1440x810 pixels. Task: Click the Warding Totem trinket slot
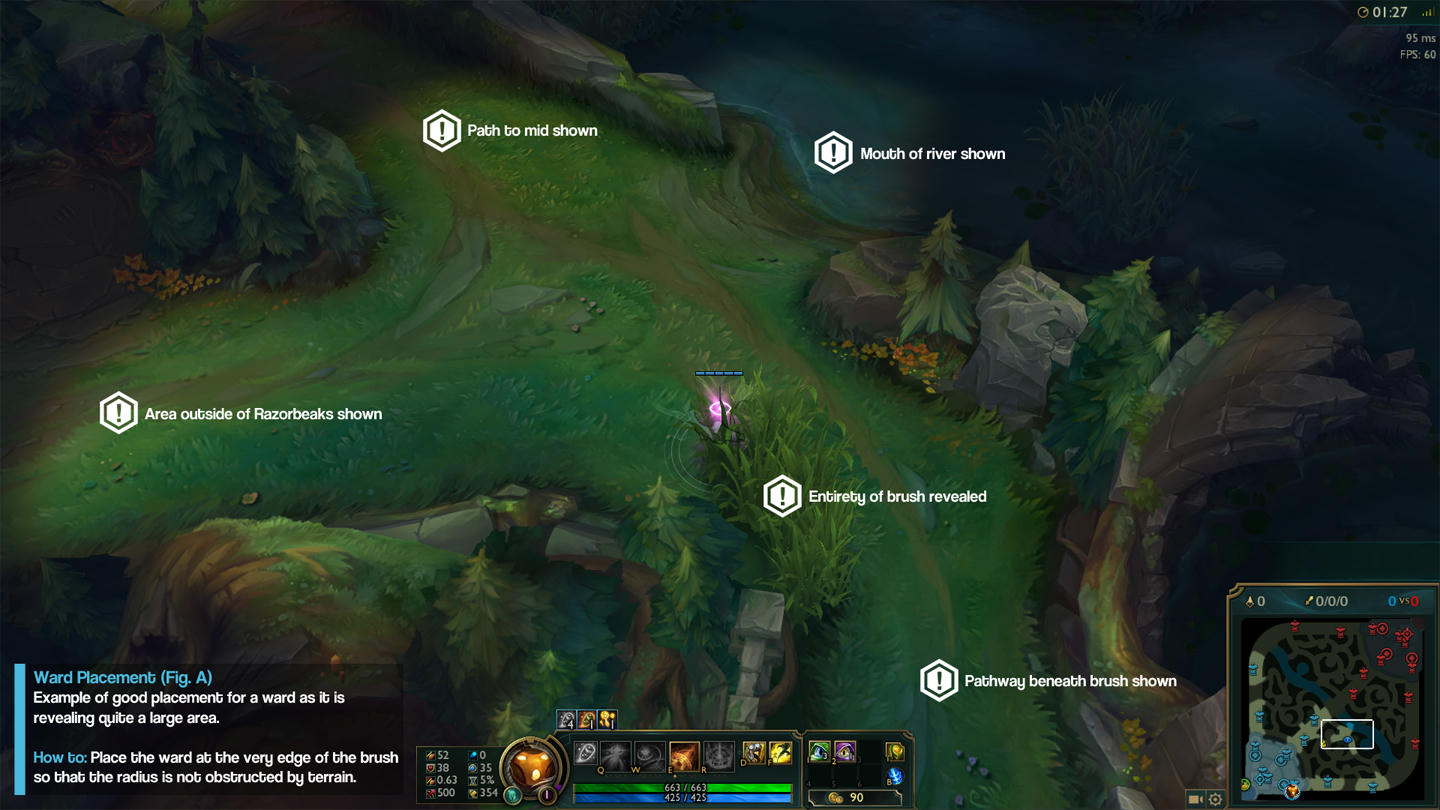(896, 751)
